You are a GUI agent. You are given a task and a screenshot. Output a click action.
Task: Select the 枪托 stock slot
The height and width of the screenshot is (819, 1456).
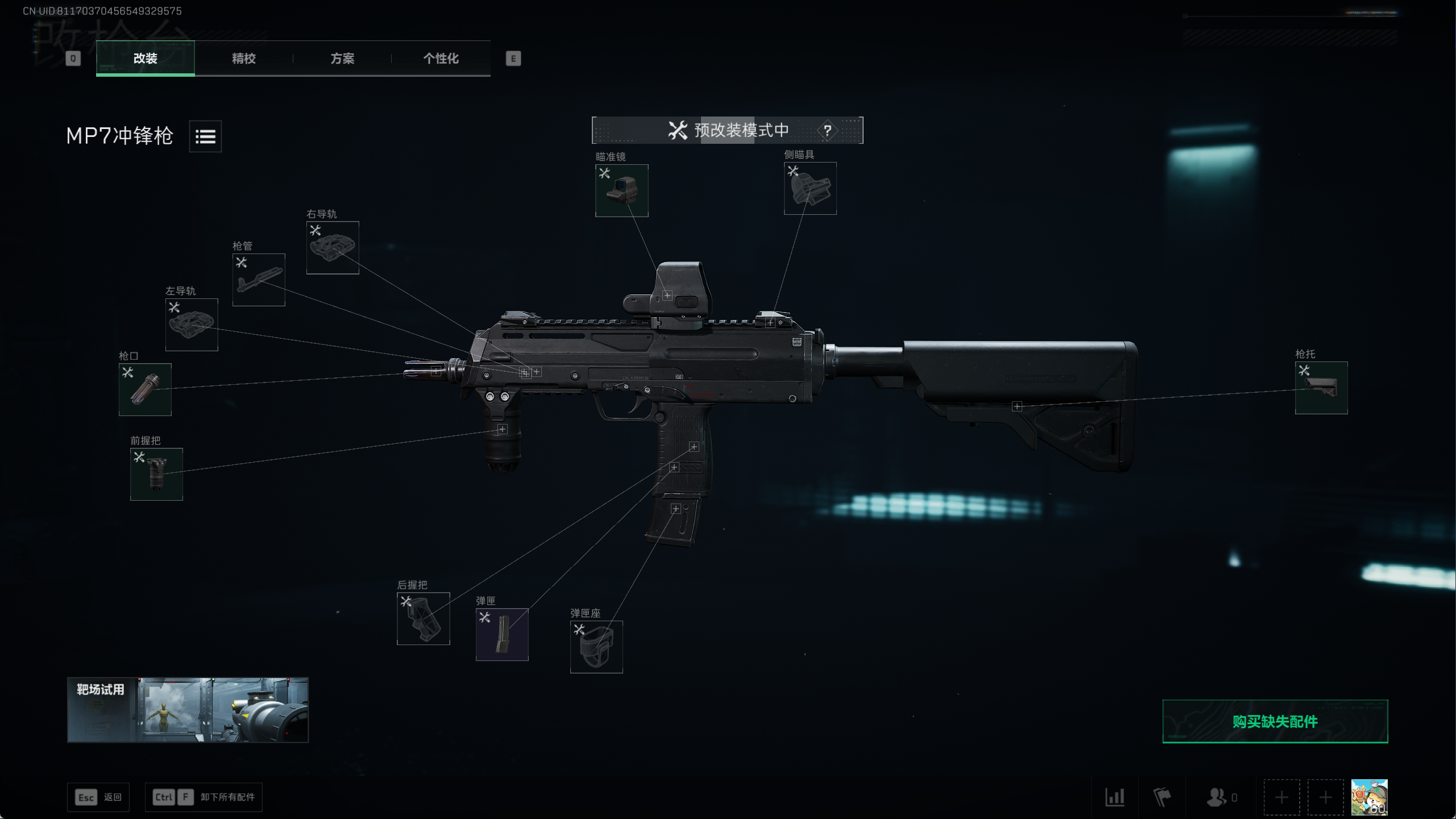click(1321, 388)
